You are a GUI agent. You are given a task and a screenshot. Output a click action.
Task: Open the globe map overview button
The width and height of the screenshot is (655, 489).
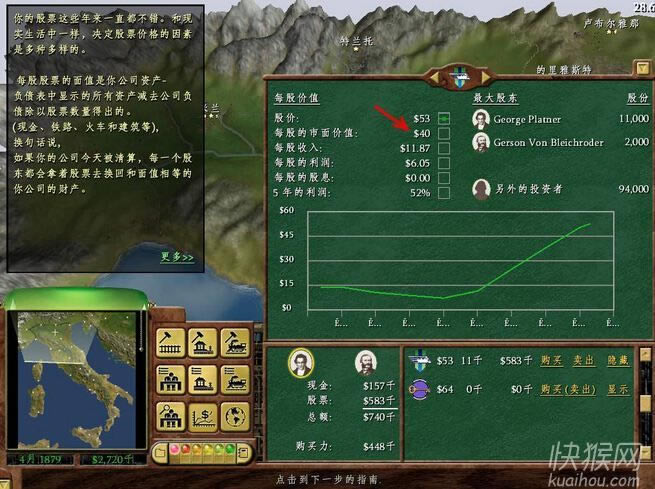click(234, 415)
